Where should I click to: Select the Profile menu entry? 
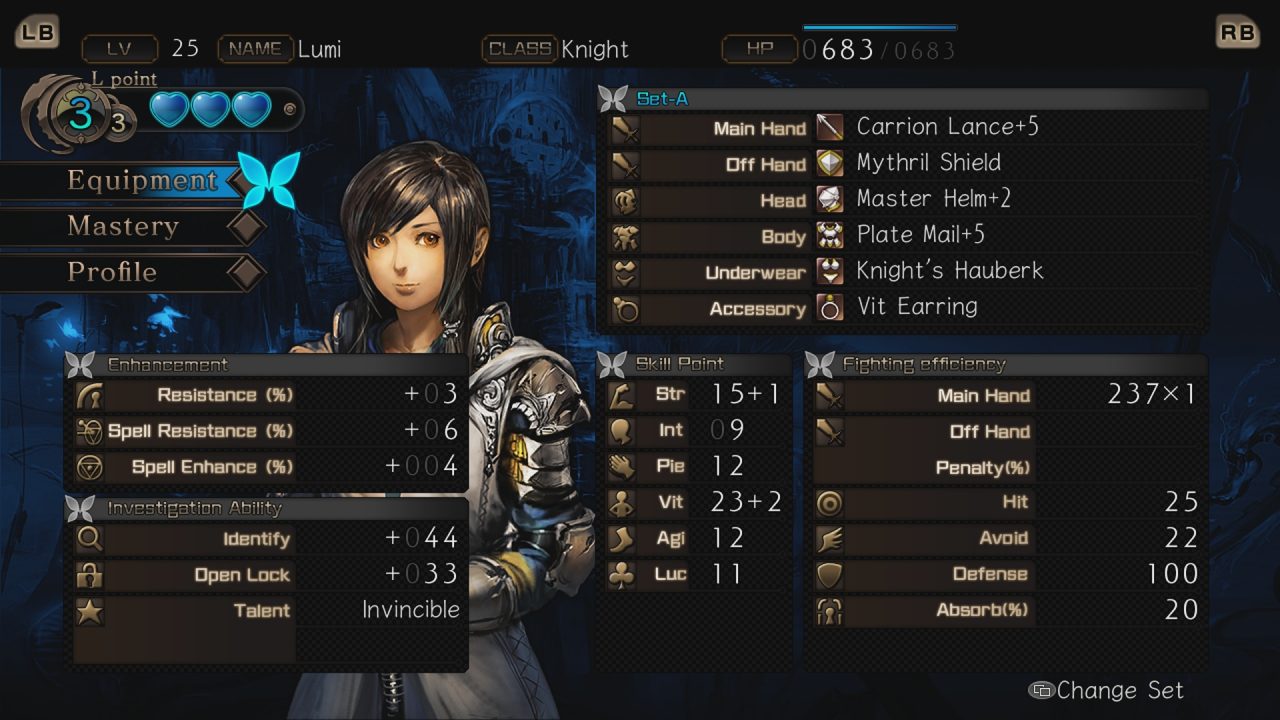pos(110,272)
